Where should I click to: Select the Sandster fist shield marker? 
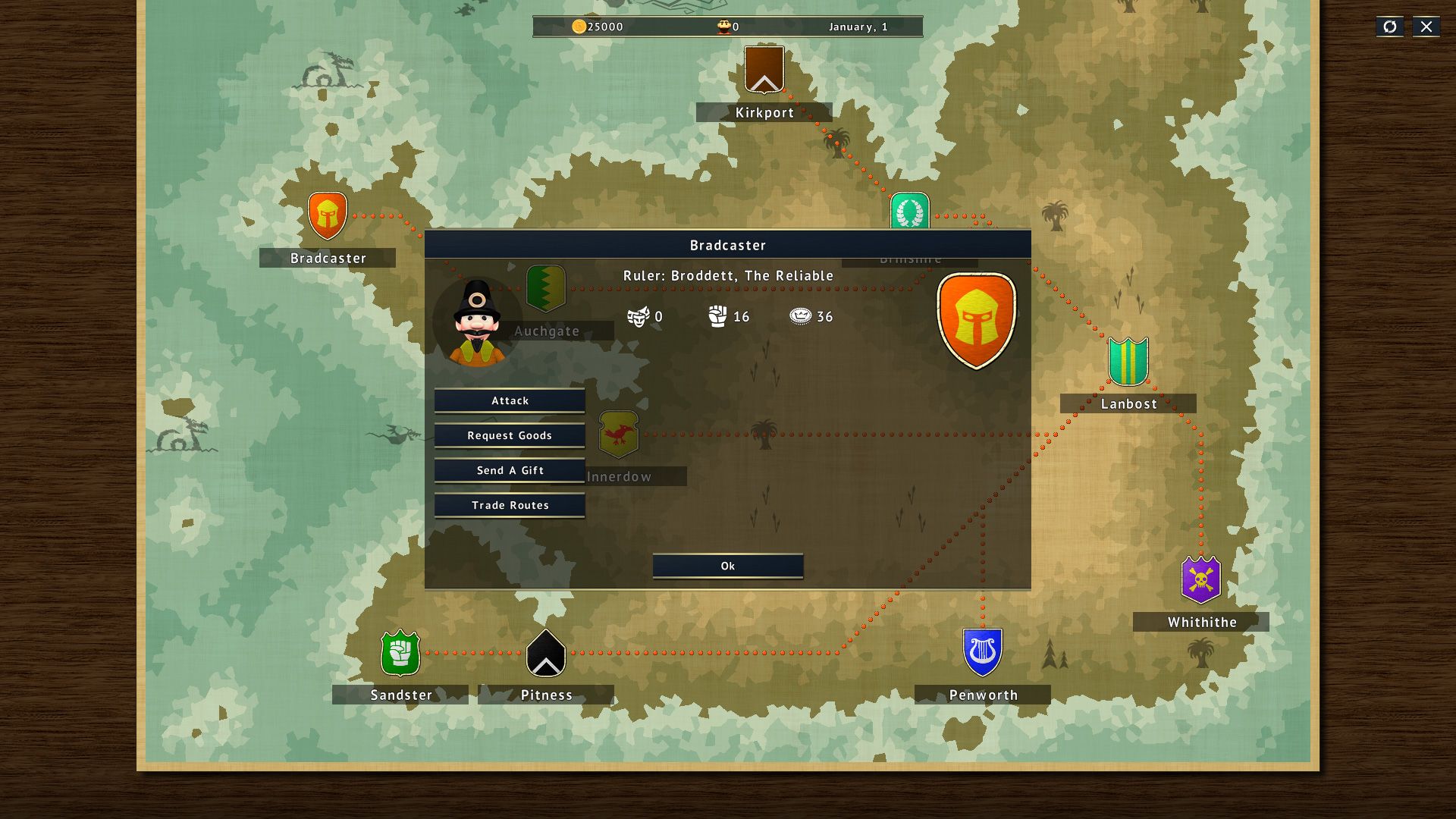click(400, 652)
